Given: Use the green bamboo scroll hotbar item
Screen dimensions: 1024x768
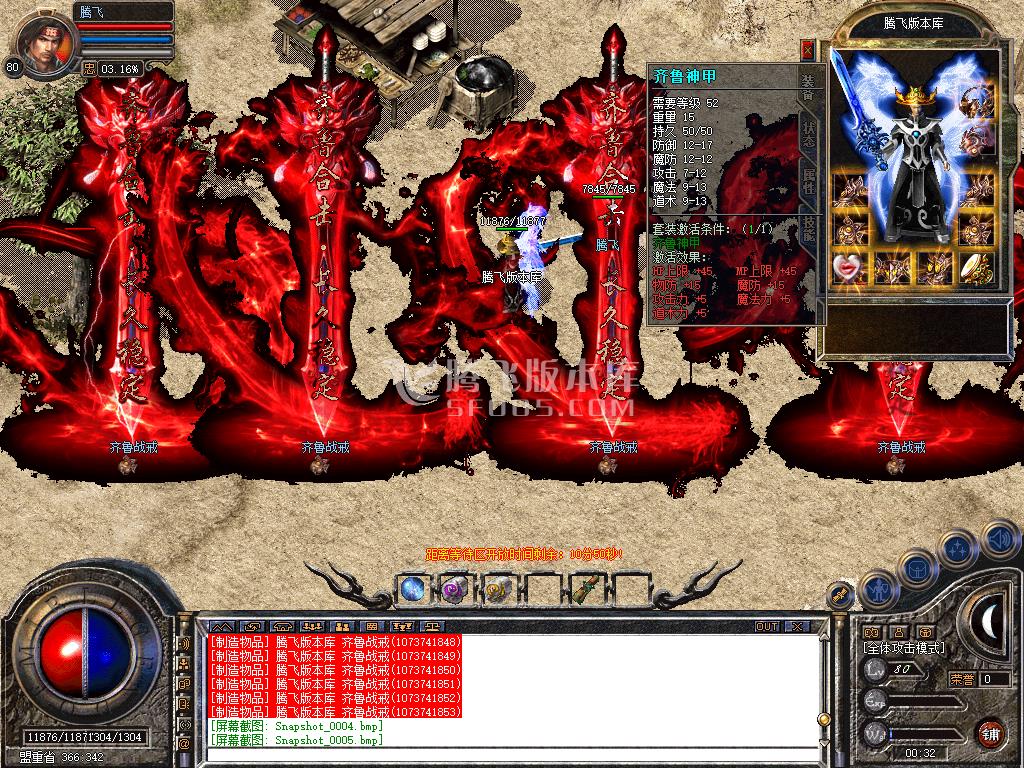Looking at the screenshot, I should click(x=585, y=590).
